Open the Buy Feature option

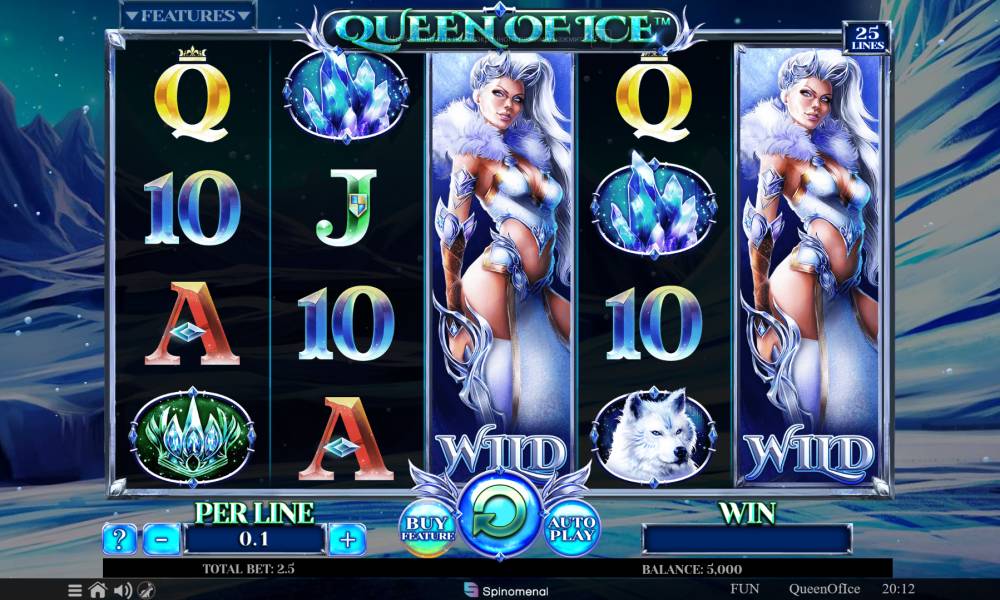coord(428,526)
